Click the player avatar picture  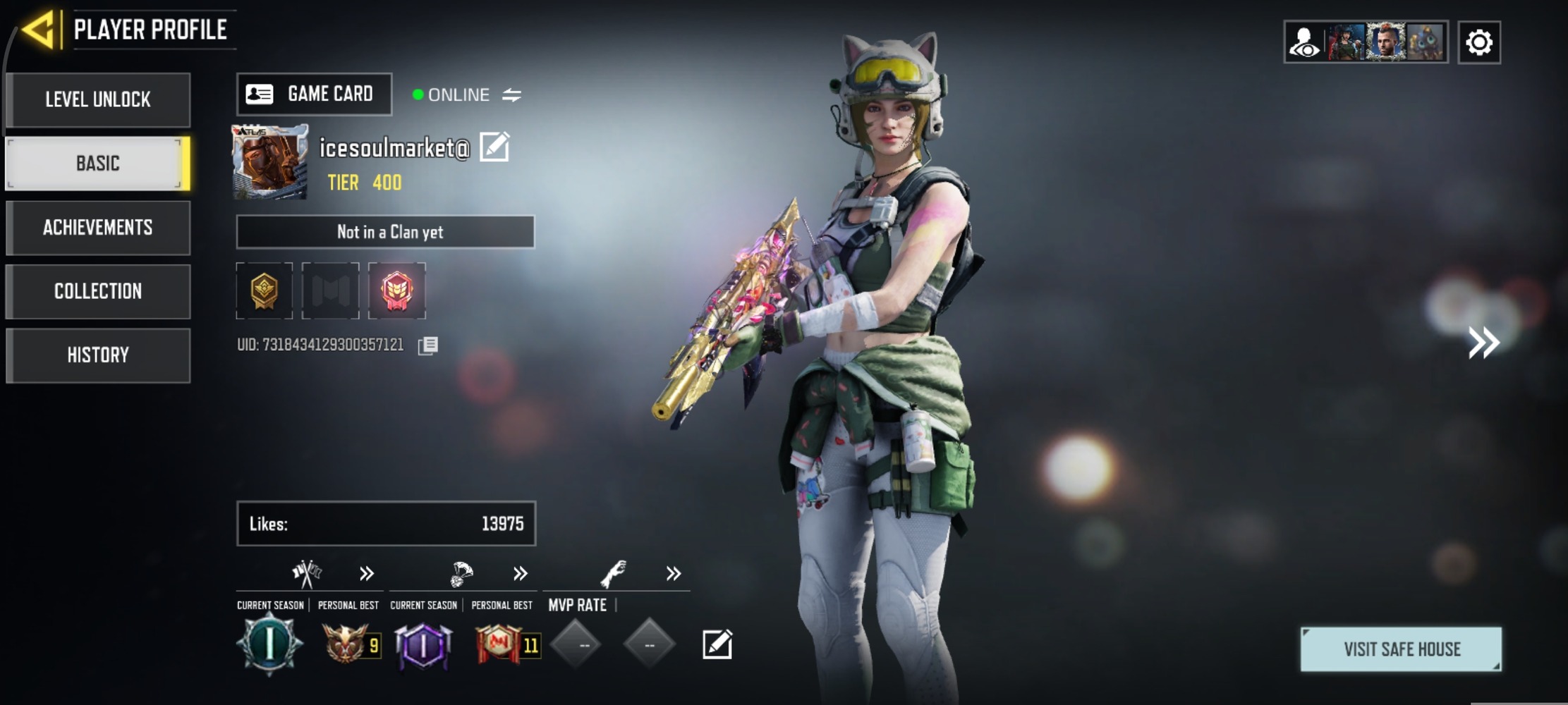pyautogui.click(x=270, y=162)
